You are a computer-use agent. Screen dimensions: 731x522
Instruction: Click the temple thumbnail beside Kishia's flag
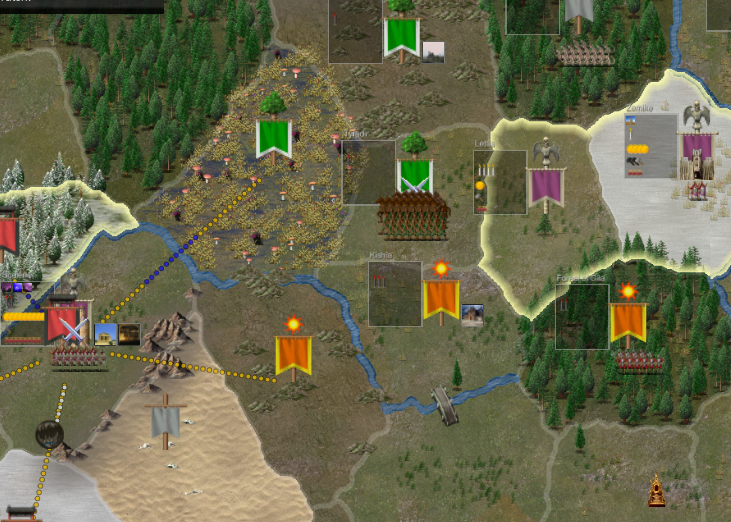[x=473, y=315]
